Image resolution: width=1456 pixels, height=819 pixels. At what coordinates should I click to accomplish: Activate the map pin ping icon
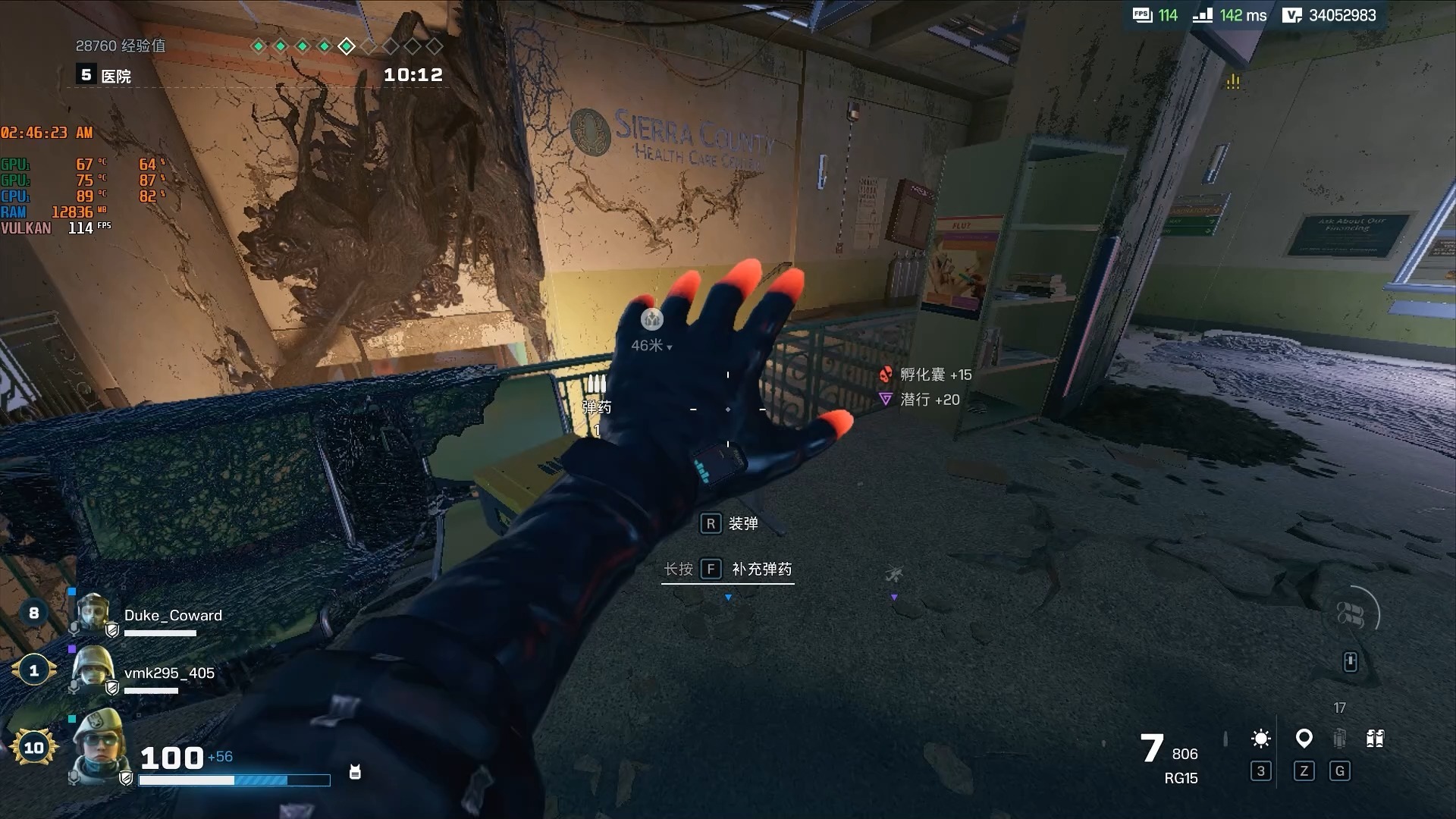tap(1304, 738)
